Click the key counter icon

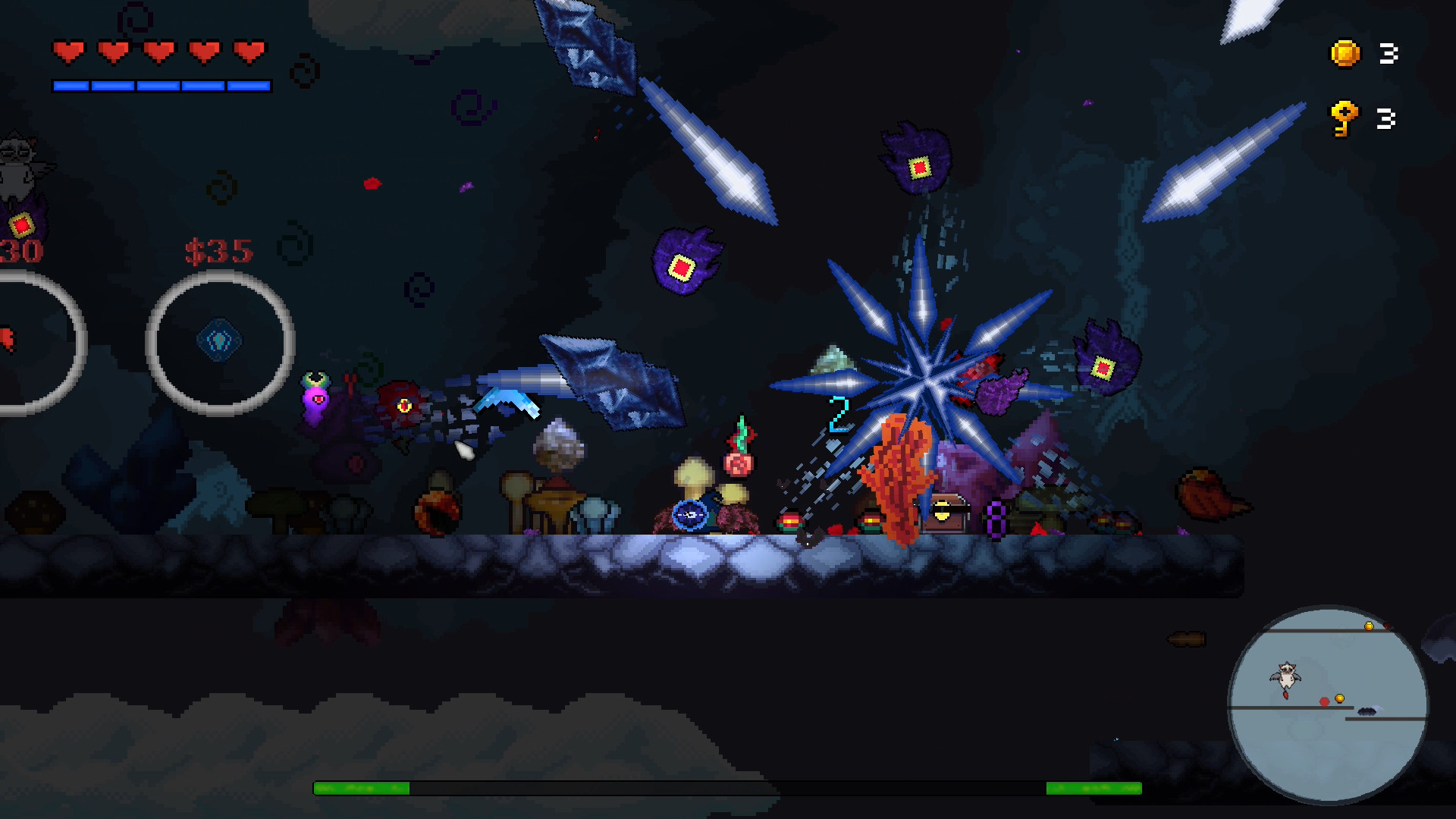pyautogui.click(x=1345, y=118)
